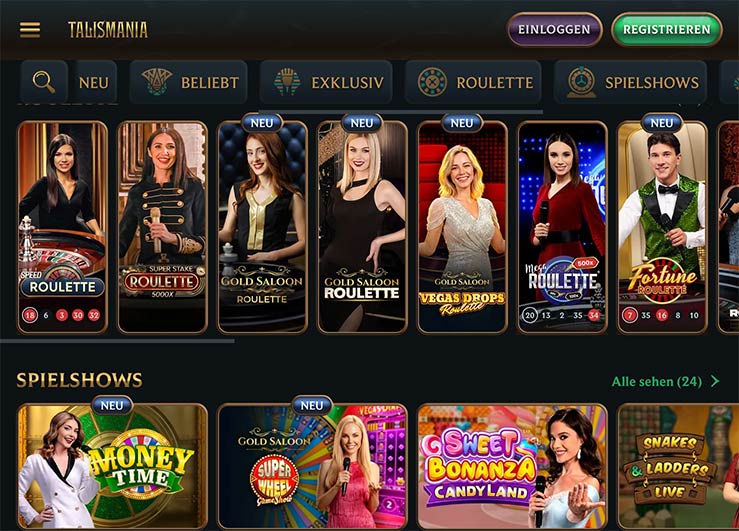
Task: Play Sweet Bonanza Candyland
Action: (x=512, y=466)
